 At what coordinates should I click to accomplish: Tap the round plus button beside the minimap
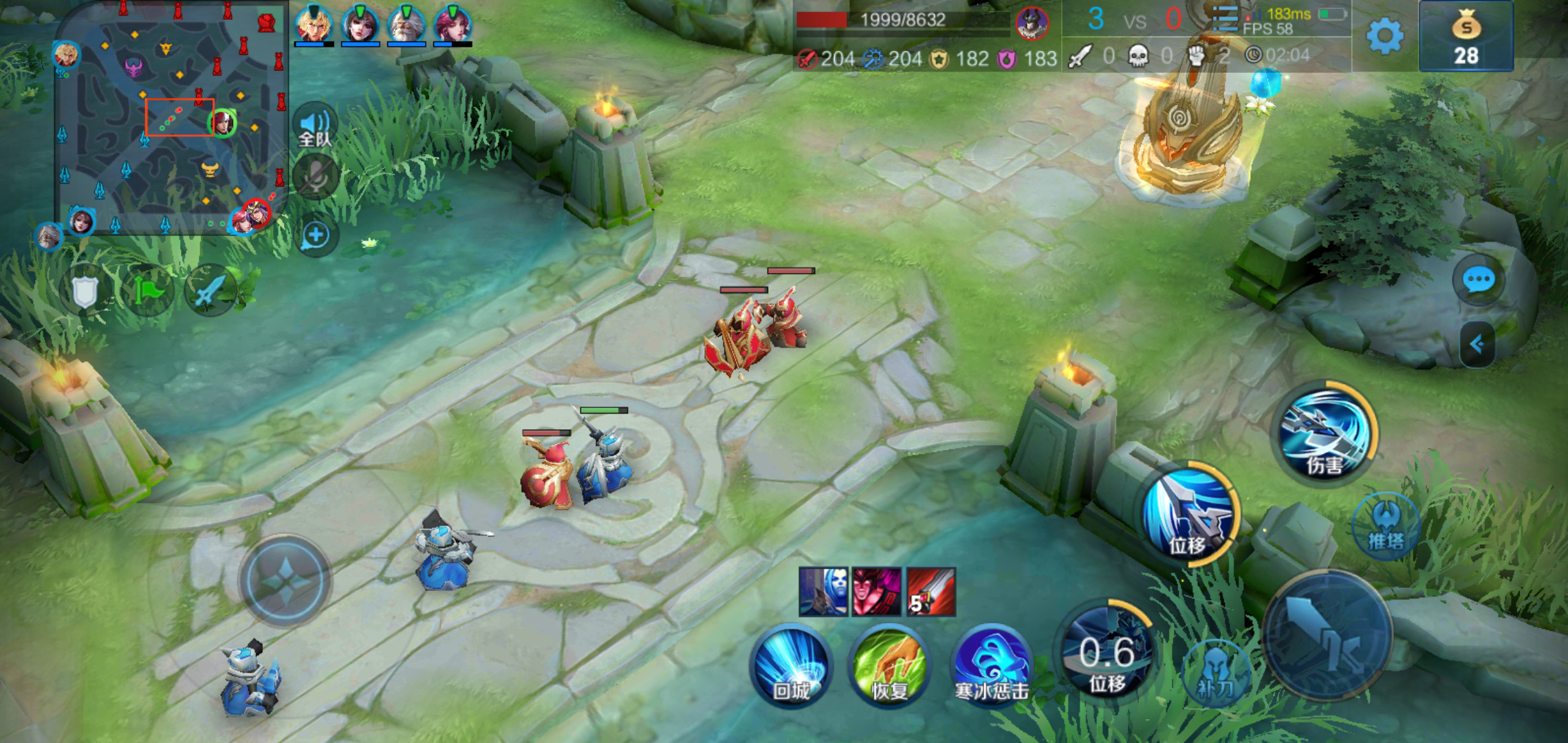(x=316, y=236)
